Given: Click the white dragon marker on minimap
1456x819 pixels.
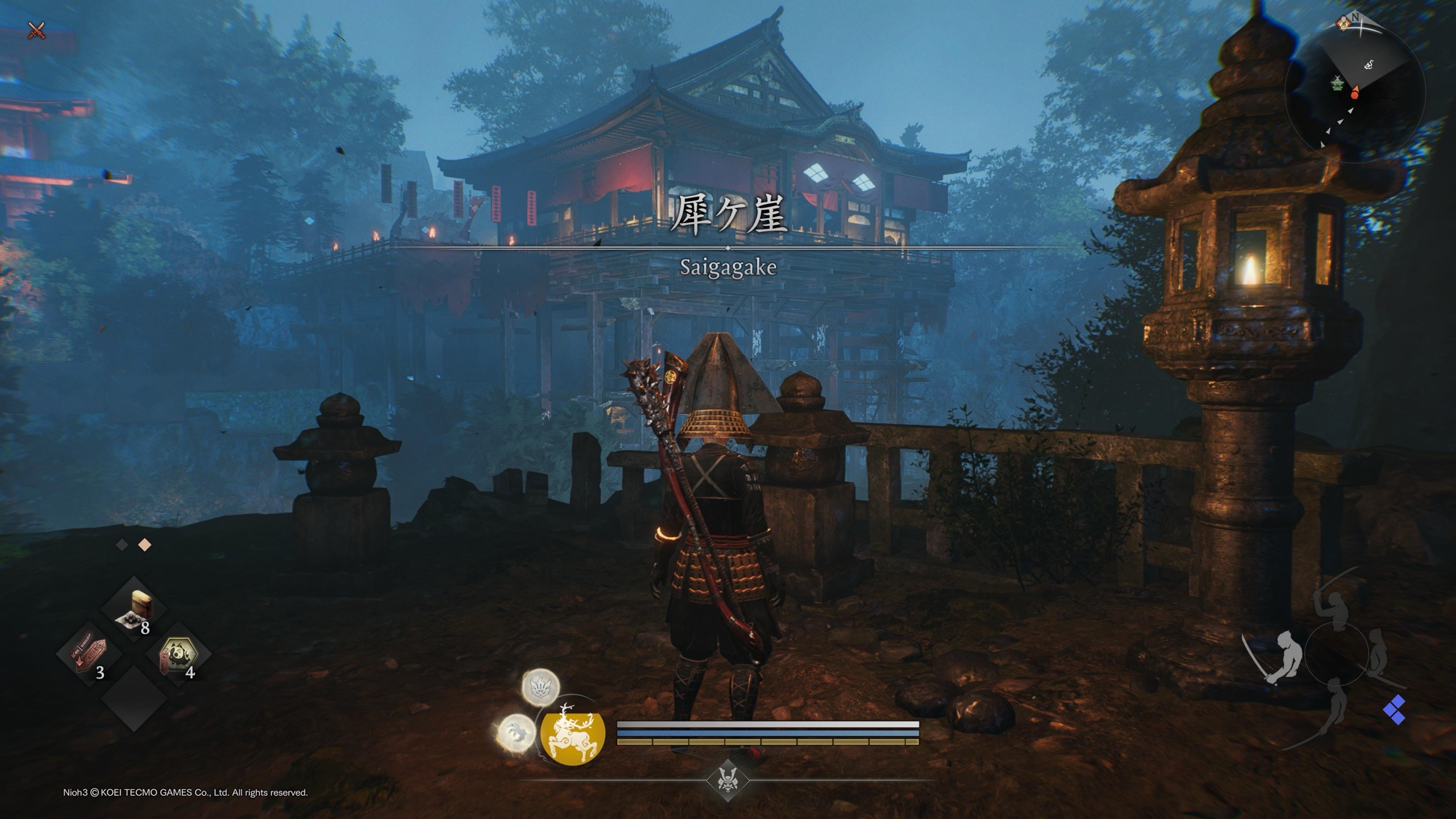Looking at the screenshot, I should 1369,64.
